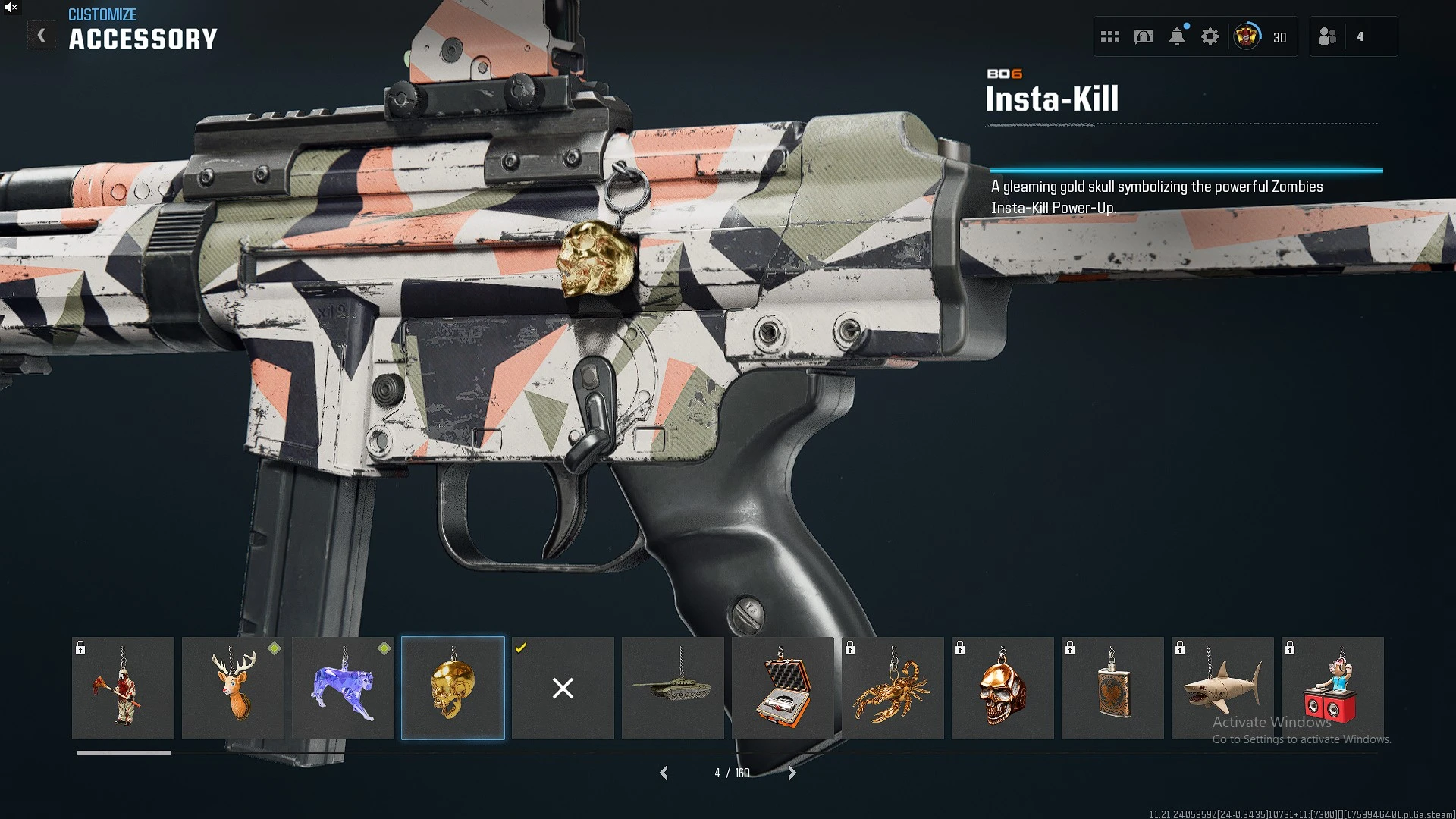Select the shark charm
The width and height of the screenshot is (1456, 819).
[x=1222, y=688]
